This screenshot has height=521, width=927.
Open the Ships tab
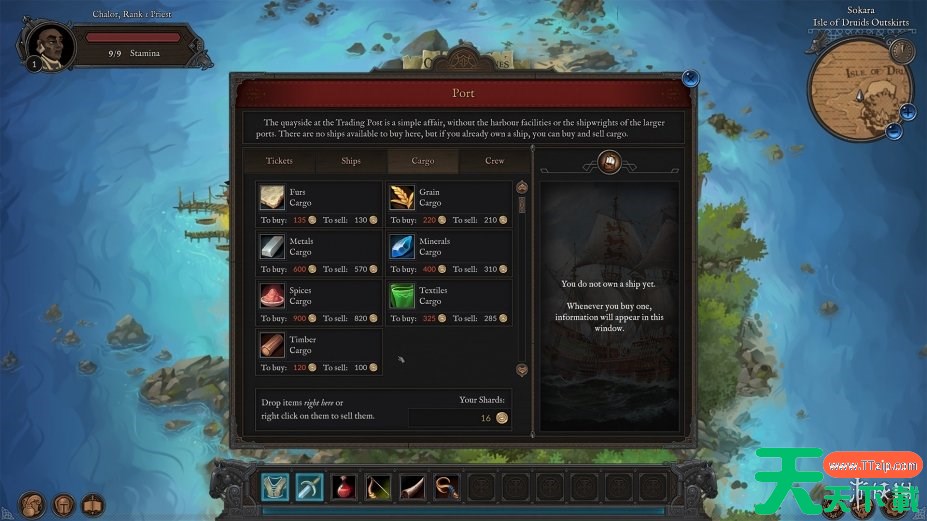[351, 161]
